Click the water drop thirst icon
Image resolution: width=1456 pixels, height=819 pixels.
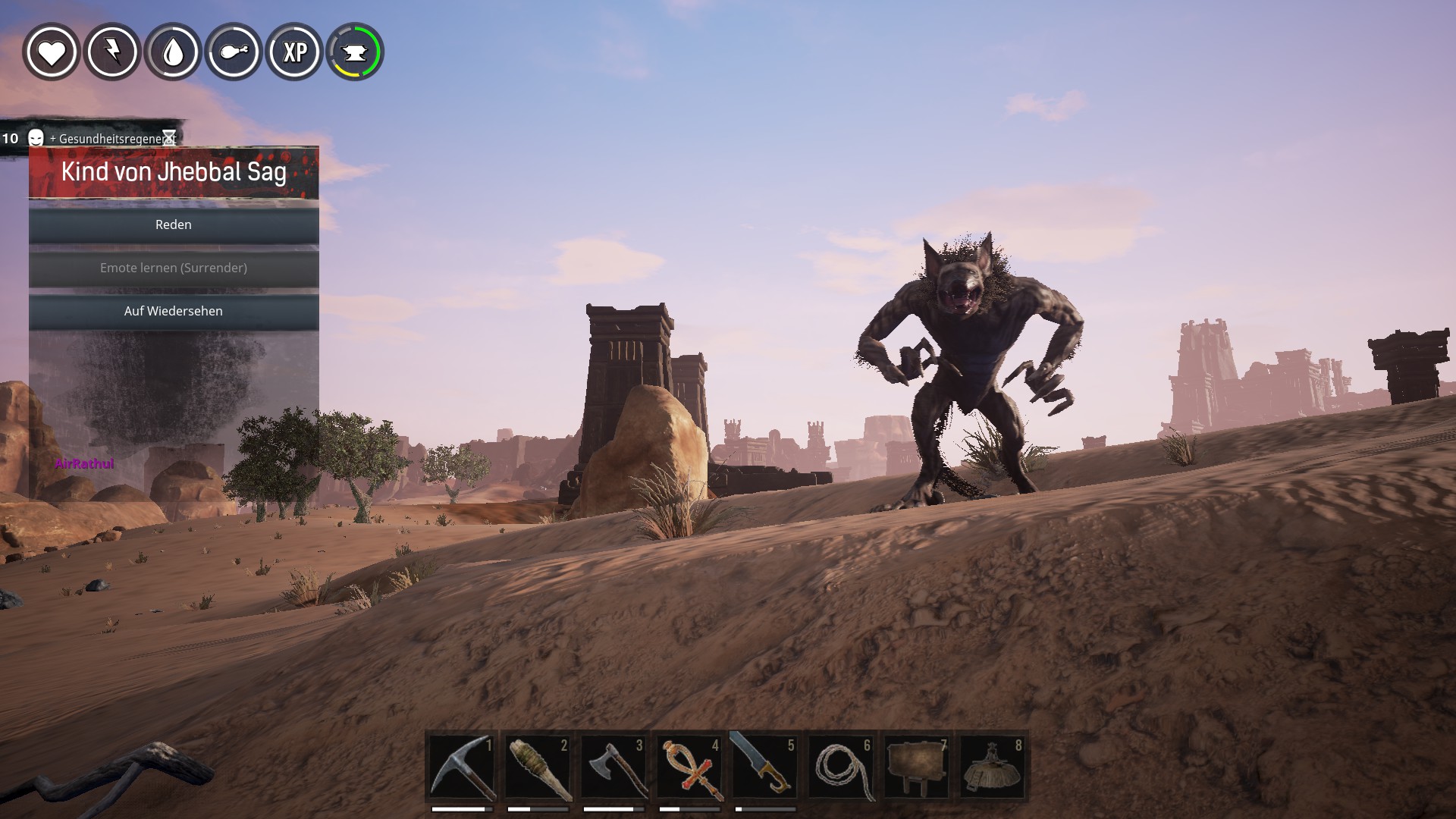[173, 52]
